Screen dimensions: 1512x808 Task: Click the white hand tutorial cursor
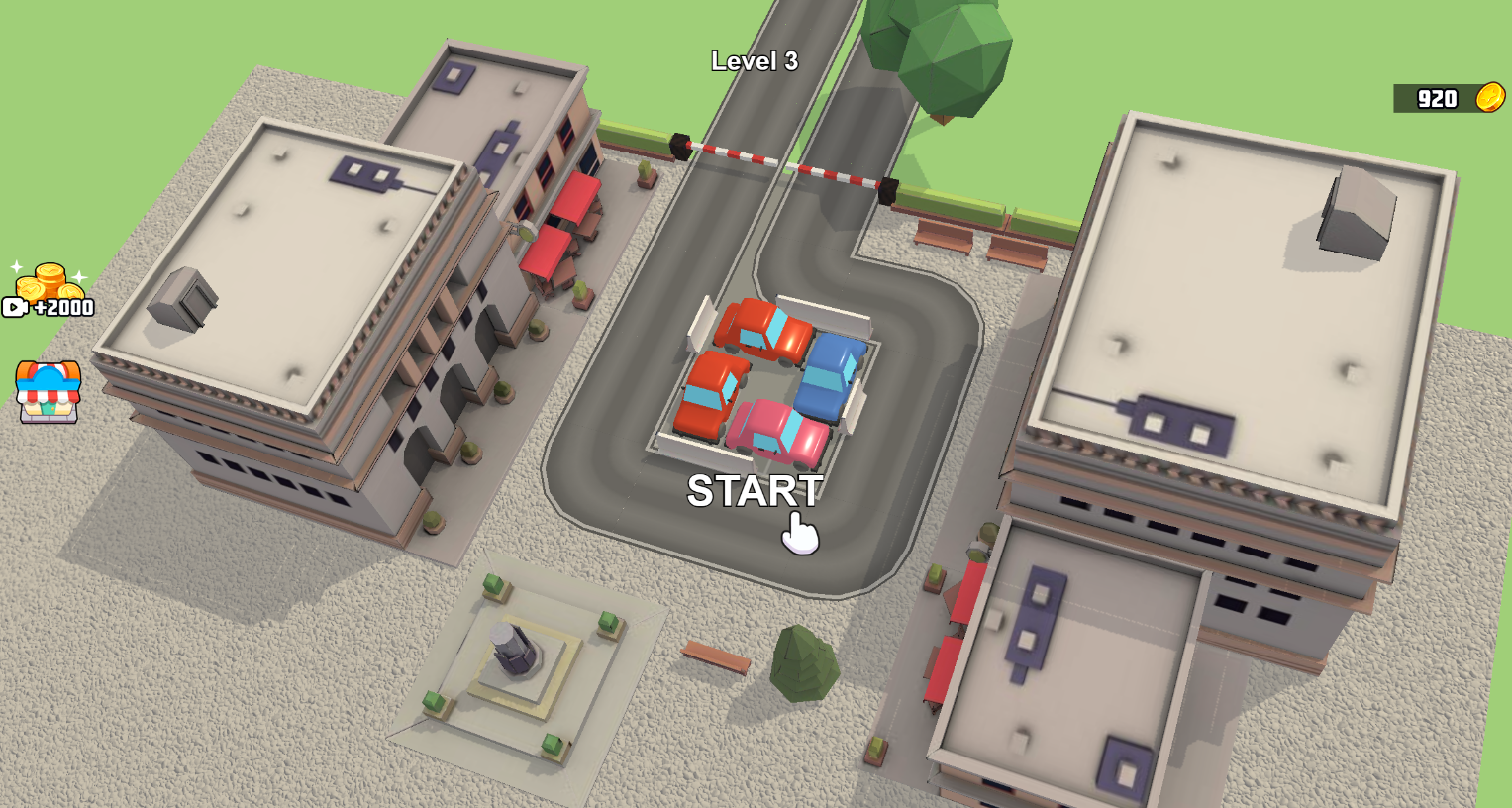(798, 533)
